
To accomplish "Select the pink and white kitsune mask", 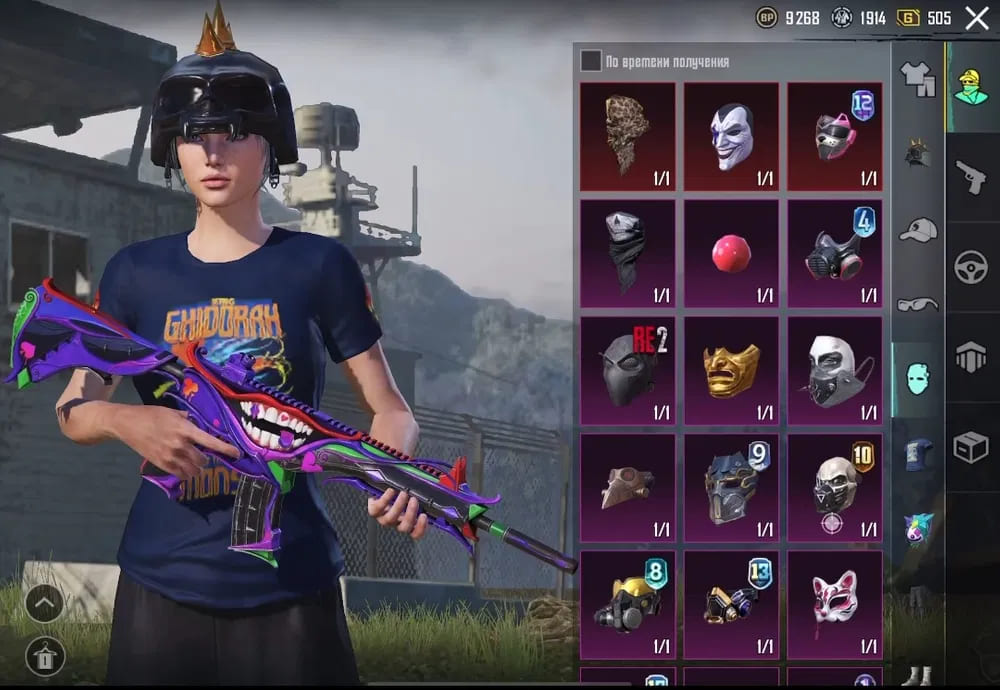I will coord(835,603).
